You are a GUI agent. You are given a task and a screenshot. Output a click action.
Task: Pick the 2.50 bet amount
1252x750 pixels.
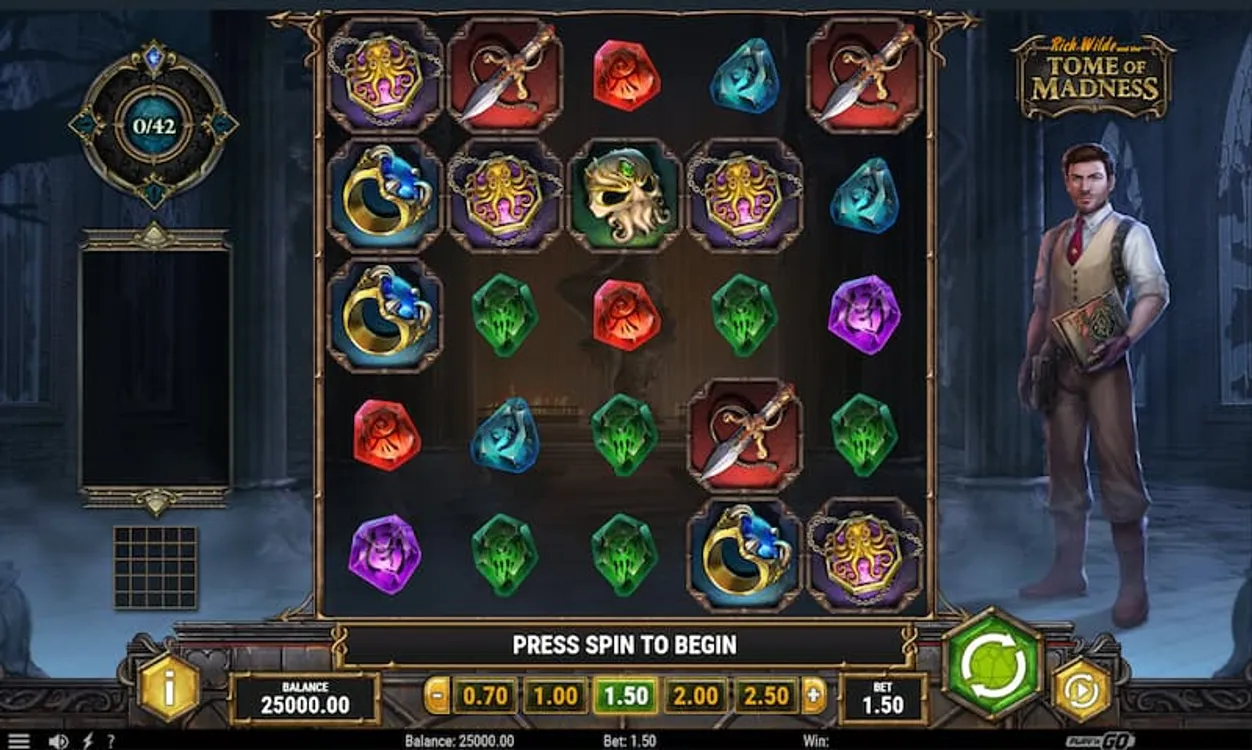point(767,696)
